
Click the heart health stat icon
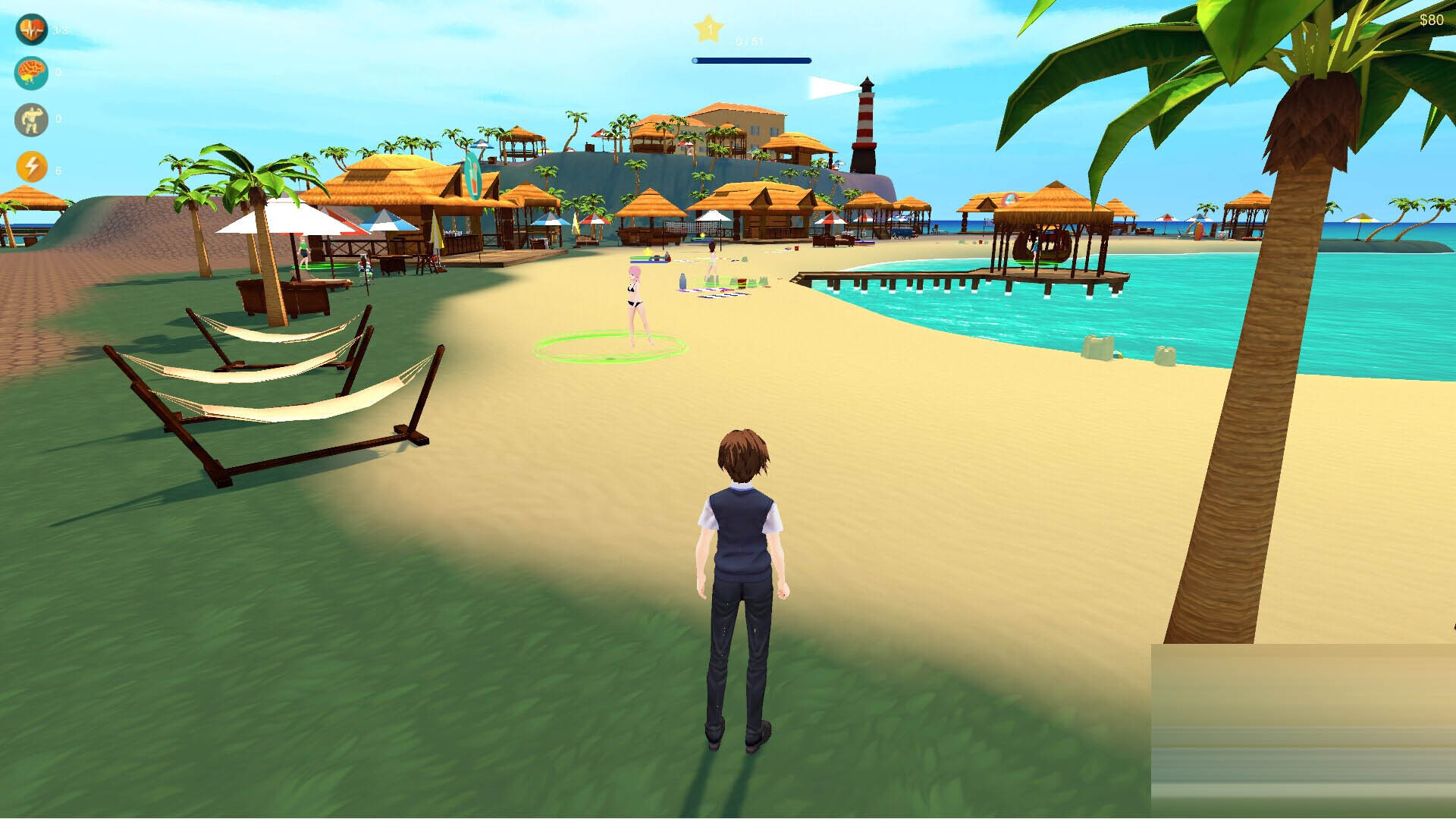[x=30, y=30]
